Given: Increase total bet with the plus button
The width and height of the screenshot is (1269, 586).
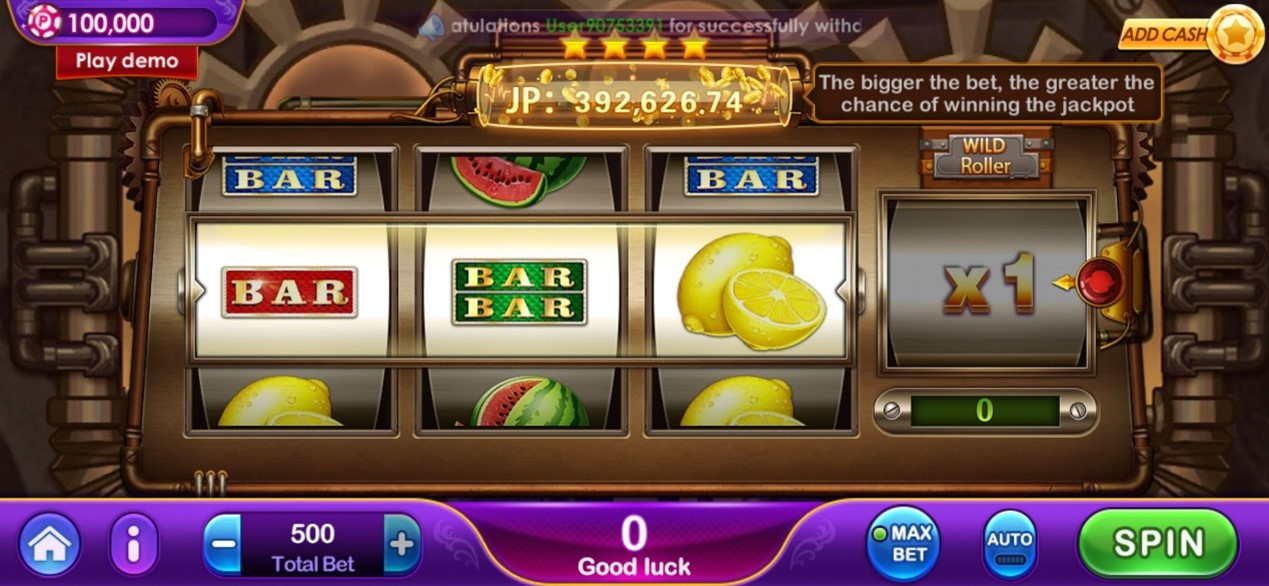Looking at the screenshot, I should [401, 545].
